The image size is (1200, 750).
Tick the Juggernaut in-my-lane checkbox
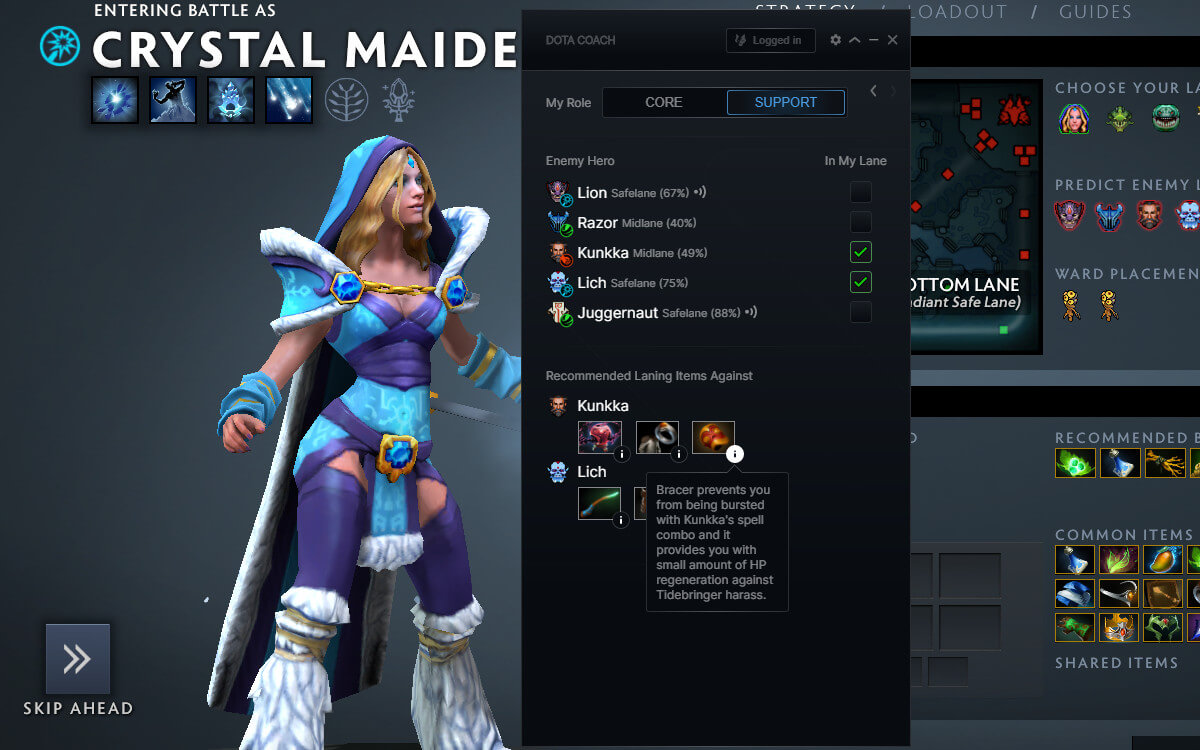pyautogui.click(x=860, y=312)
